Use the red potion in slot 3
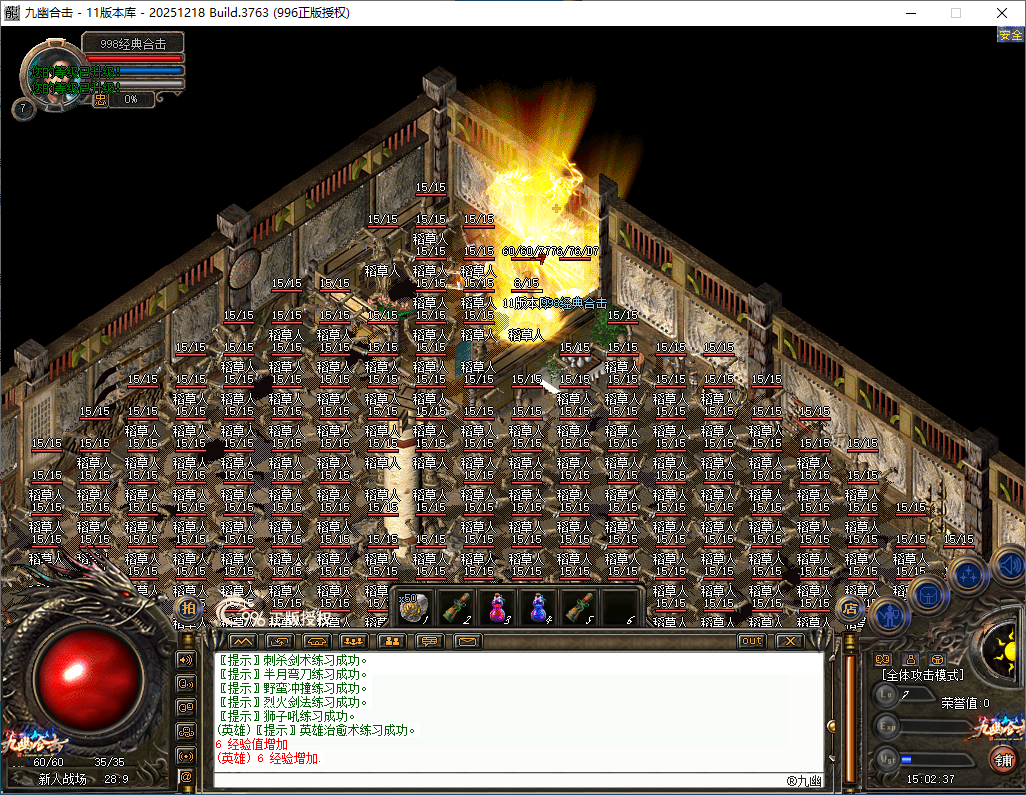 pyautogui.click(x=498, y=607)
